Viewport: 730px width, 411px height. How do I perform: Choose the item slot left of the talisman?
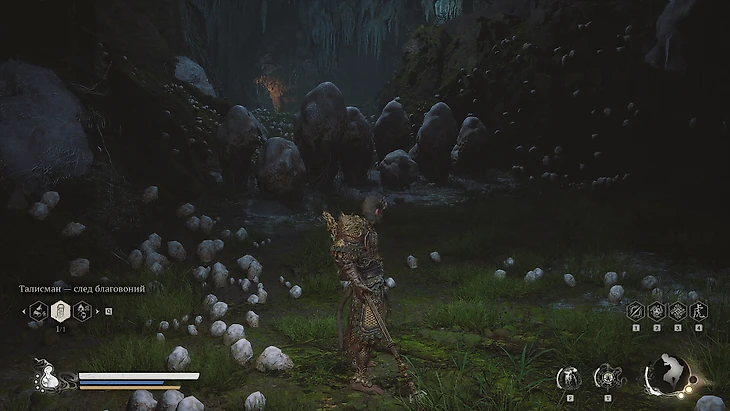(x=38, y=310)
